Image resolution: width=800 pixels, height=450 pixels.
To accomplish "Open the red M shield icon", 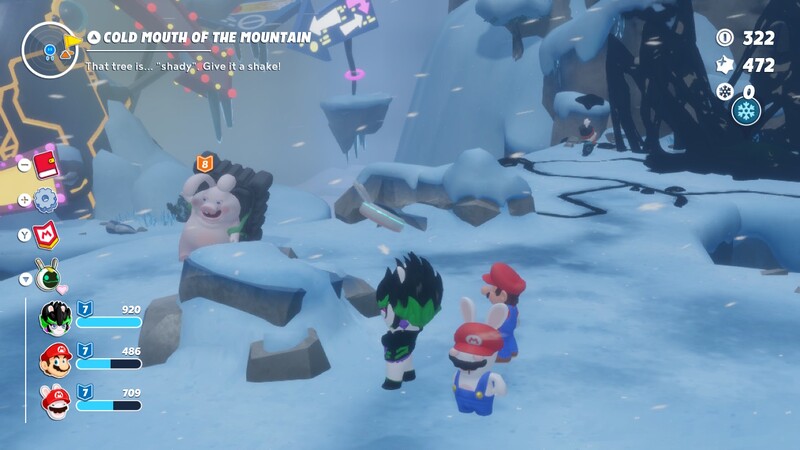I will tap(46, 235).
